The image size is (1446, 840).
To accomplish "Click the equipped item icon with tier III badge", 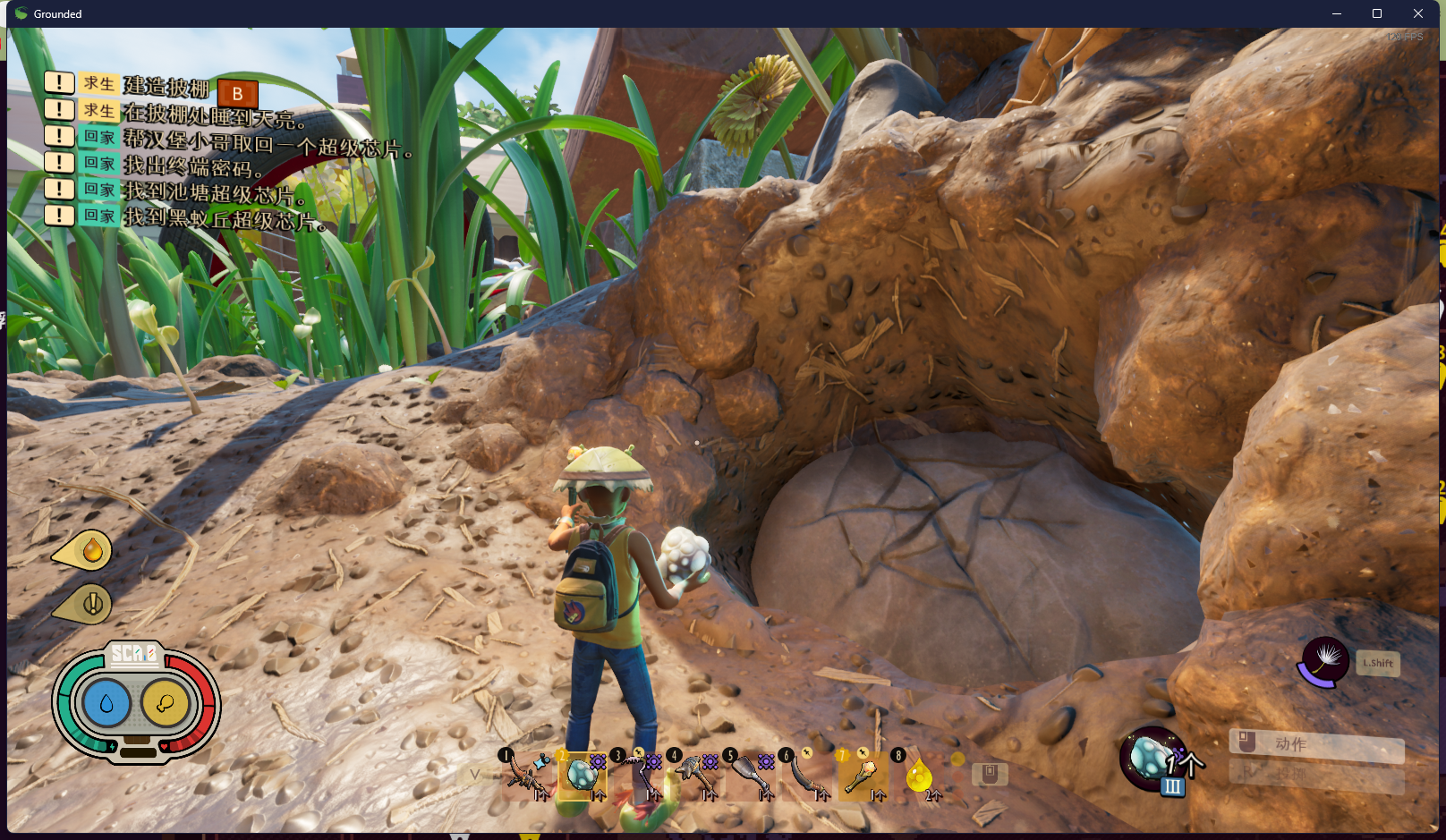I will point(1153,759).
